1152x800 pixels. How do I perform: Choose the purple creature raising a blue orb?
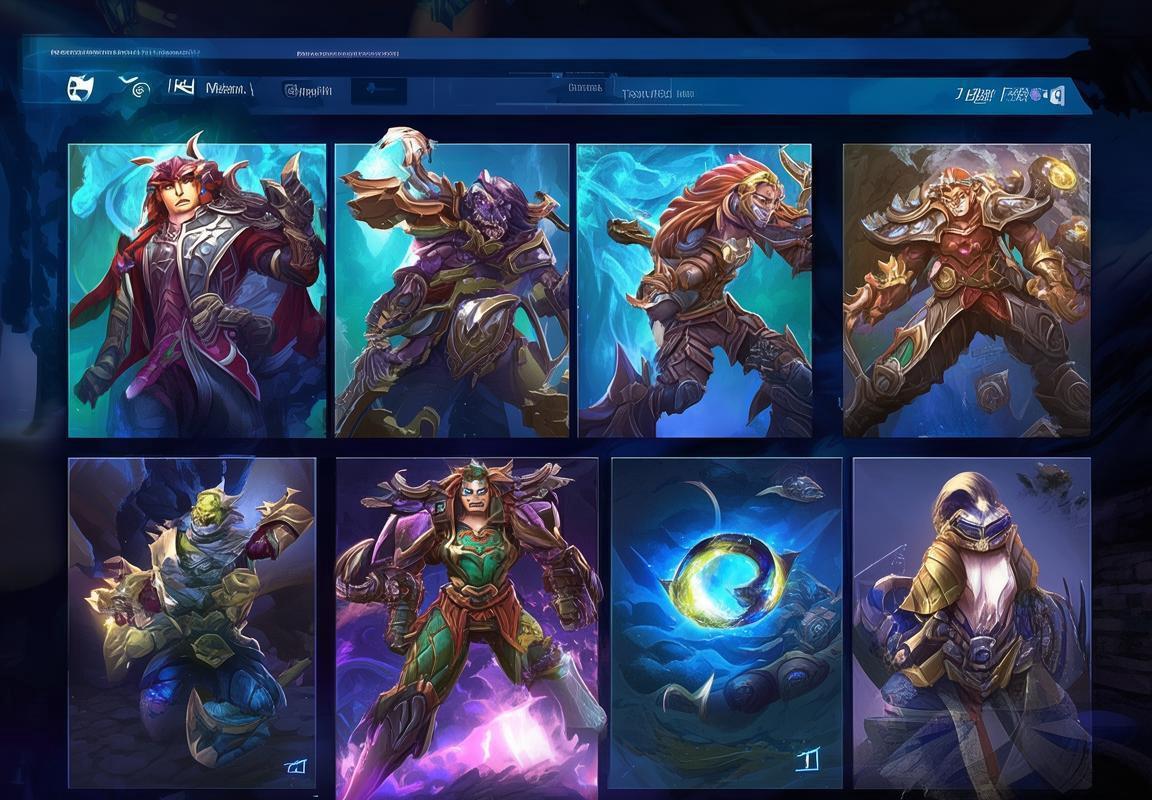click(452, 290)
